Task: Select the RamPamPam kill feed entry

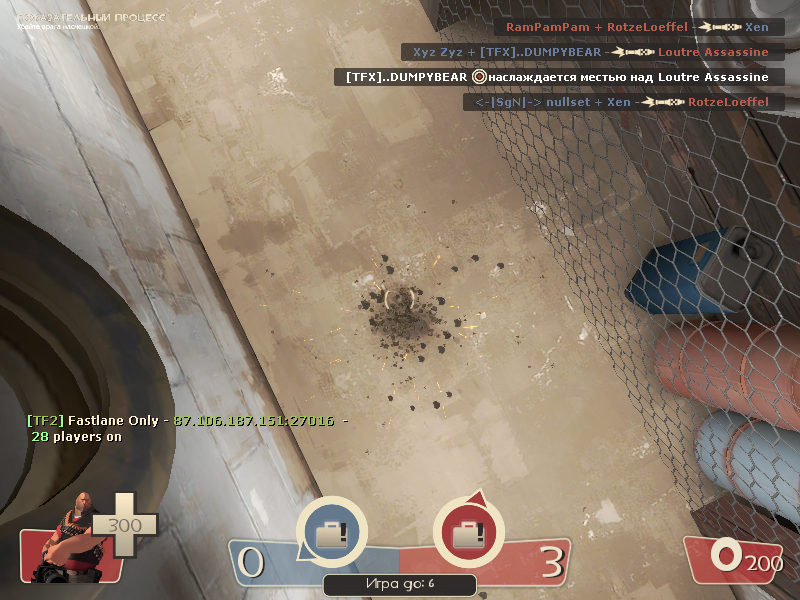Action: [x=637, y=27]
